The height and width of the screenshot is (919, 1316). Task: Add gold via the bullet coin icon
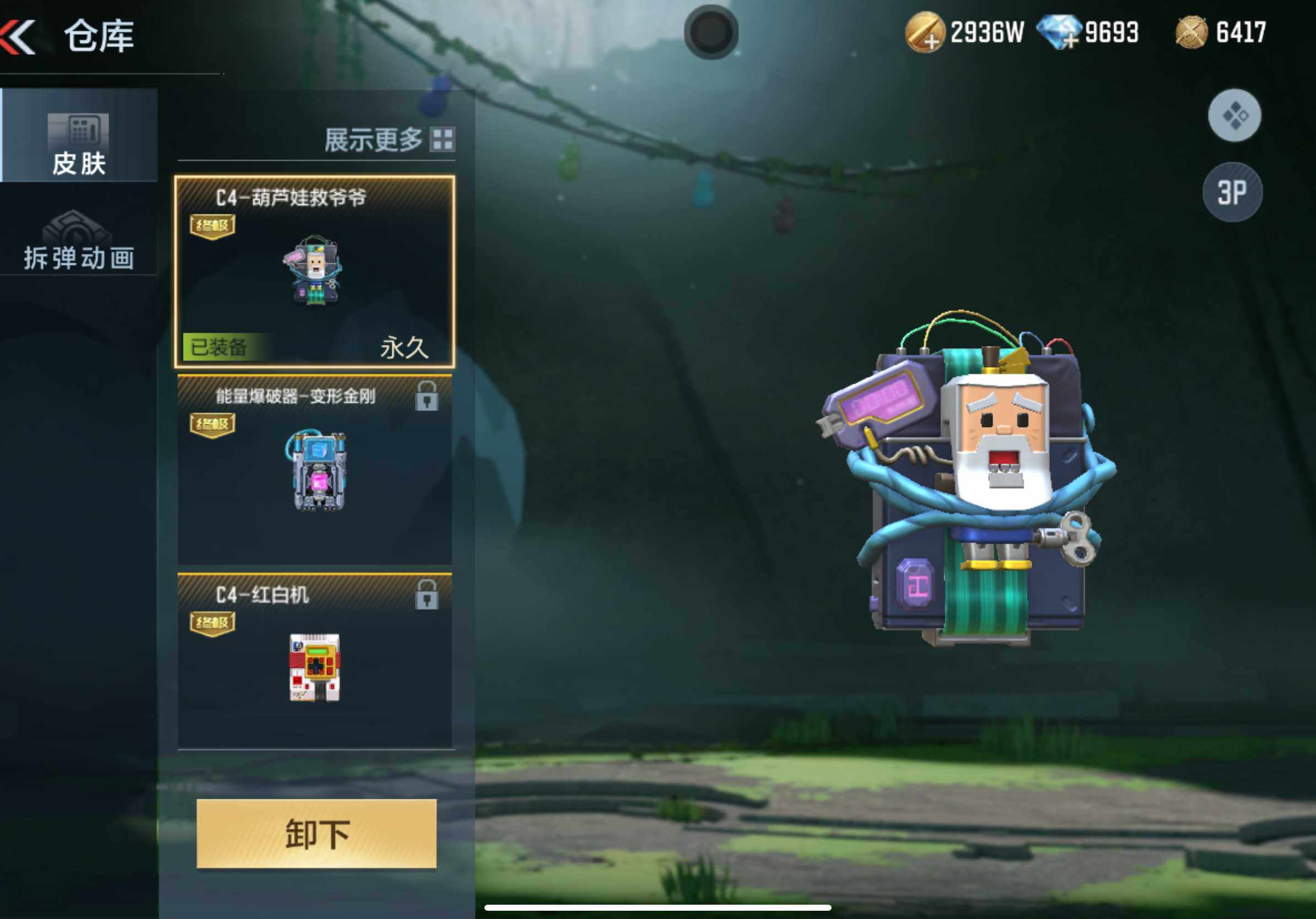tap(924, 33)
